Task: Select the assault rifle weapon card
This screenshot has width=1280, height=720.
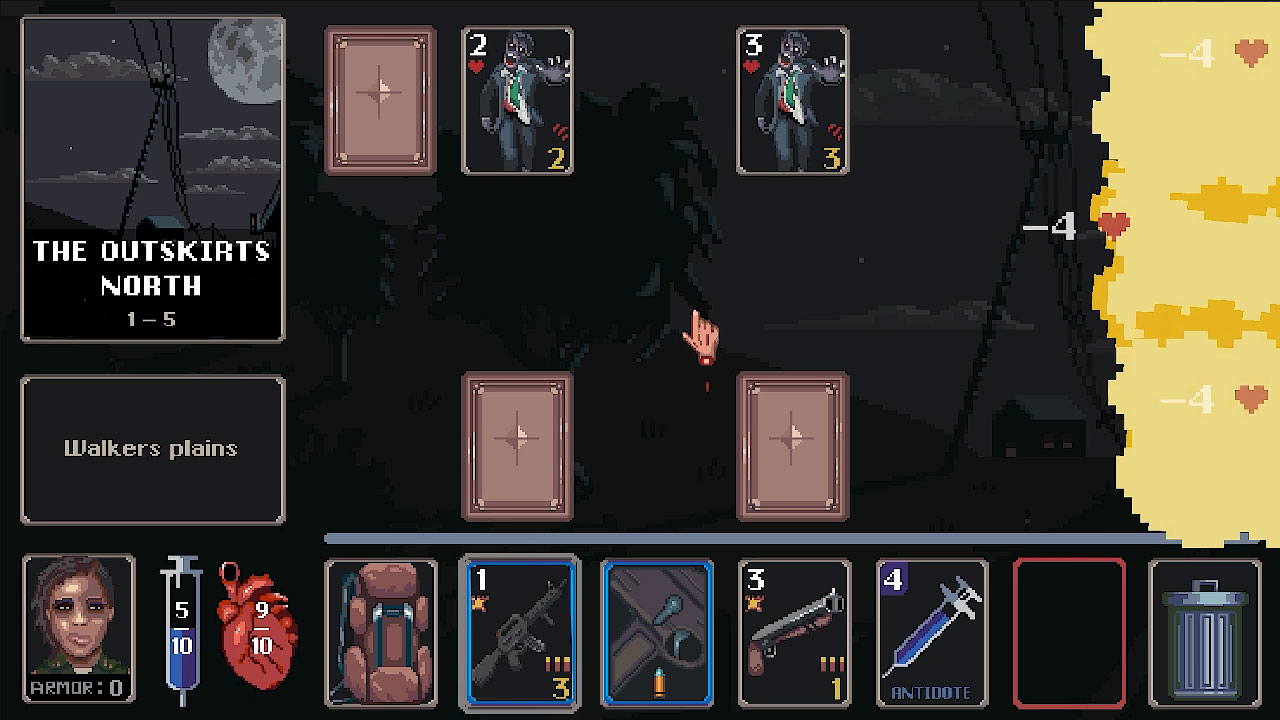Action: tap(519, 632)
